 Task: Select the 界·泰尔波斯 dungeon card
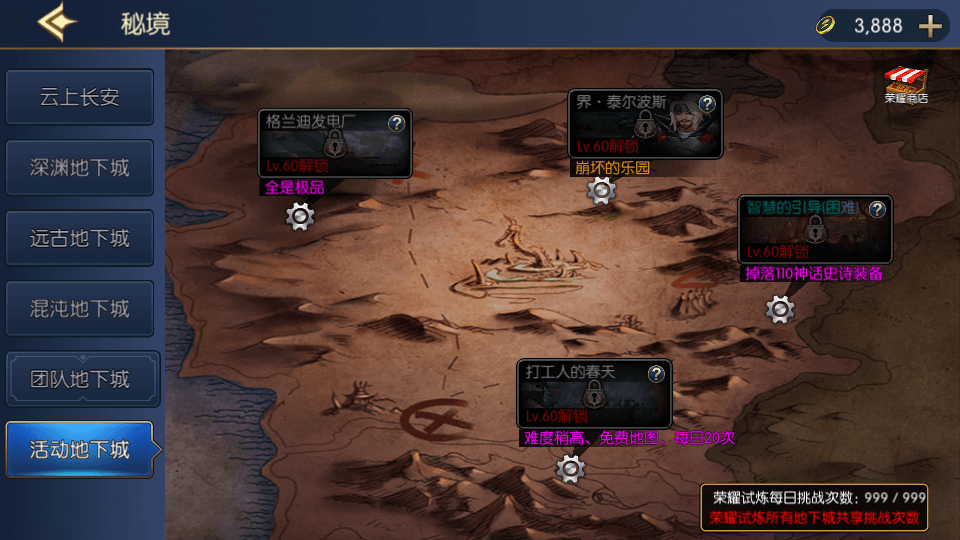click(x=644, y=124)
